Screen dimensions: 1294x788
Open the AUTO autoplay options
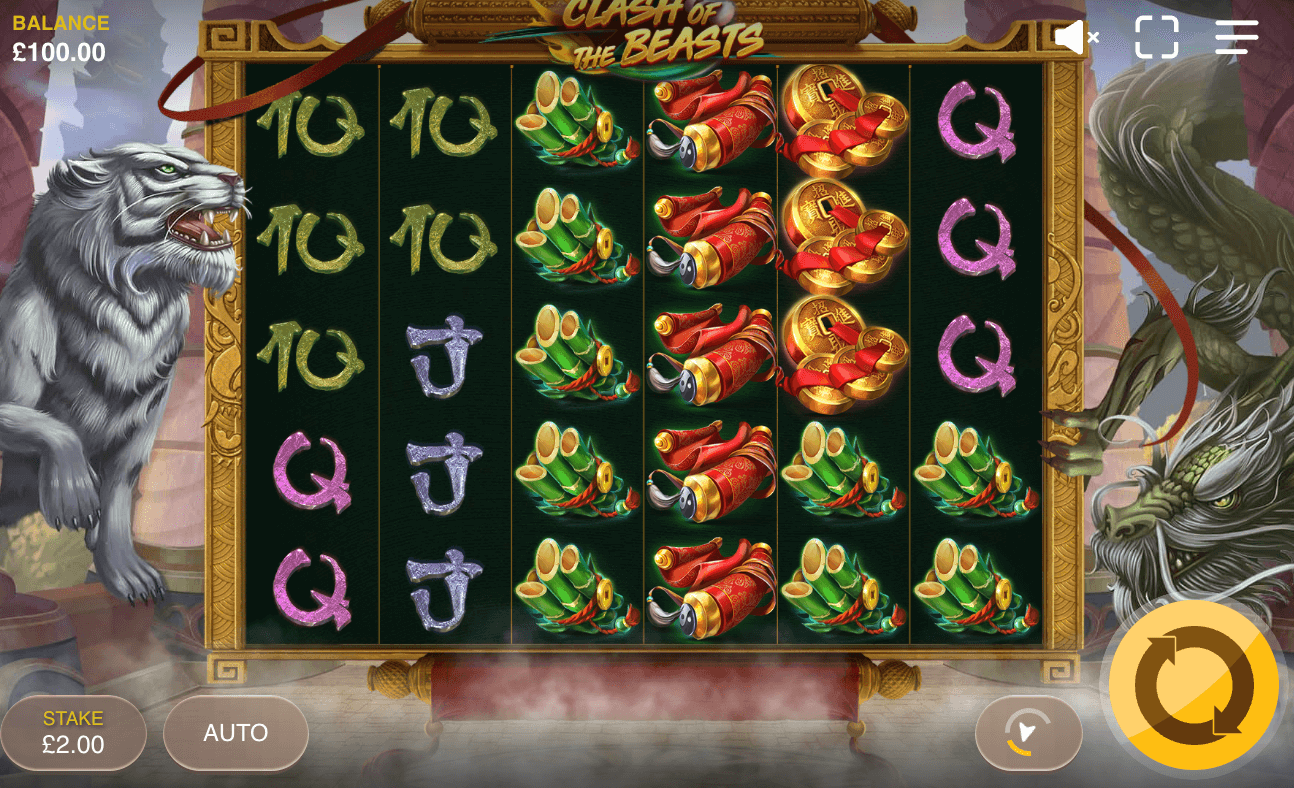point(235,733)
